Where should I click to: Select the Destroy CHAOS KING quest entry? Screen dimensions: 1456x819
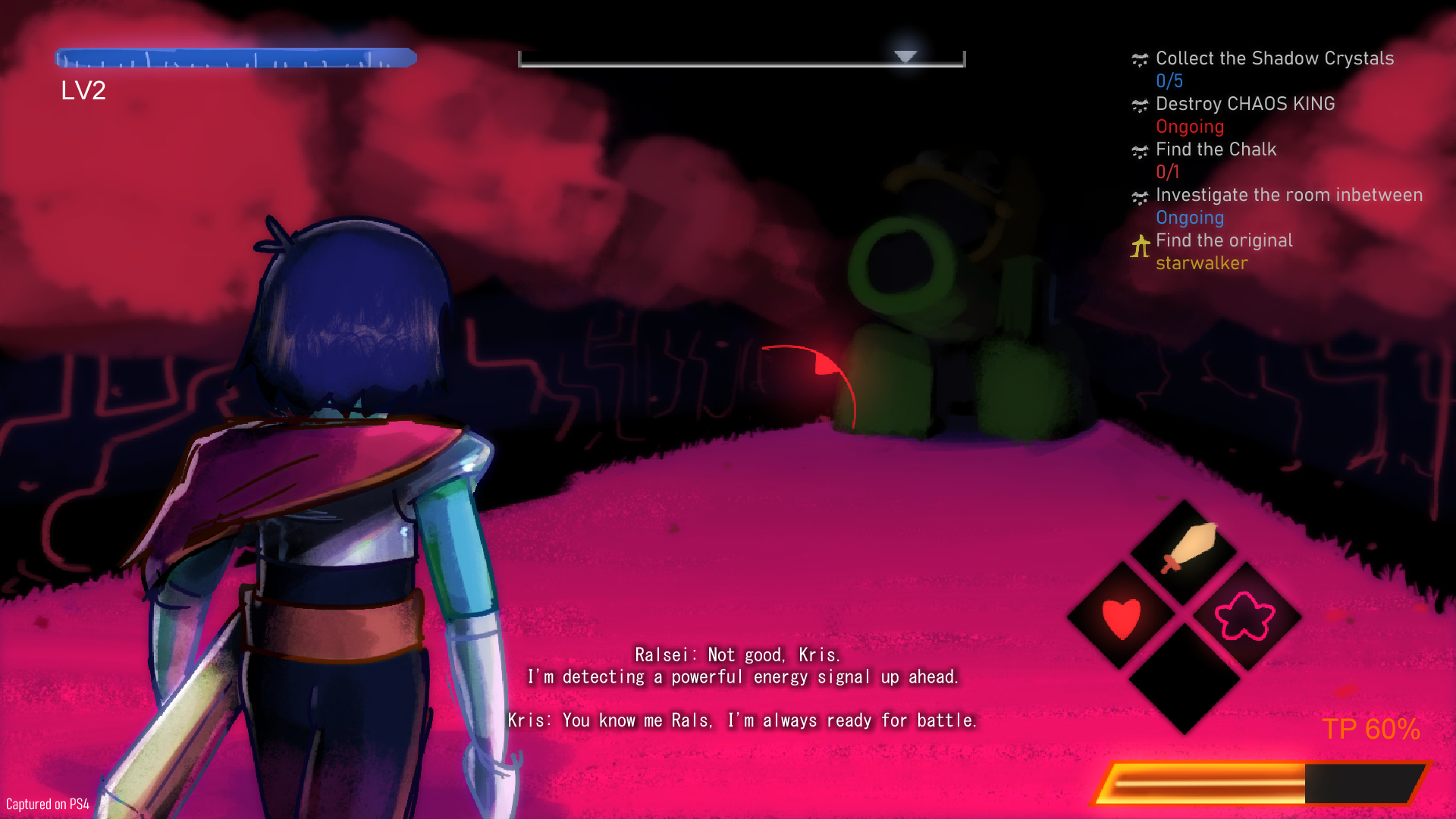[x=1244, y=105]
